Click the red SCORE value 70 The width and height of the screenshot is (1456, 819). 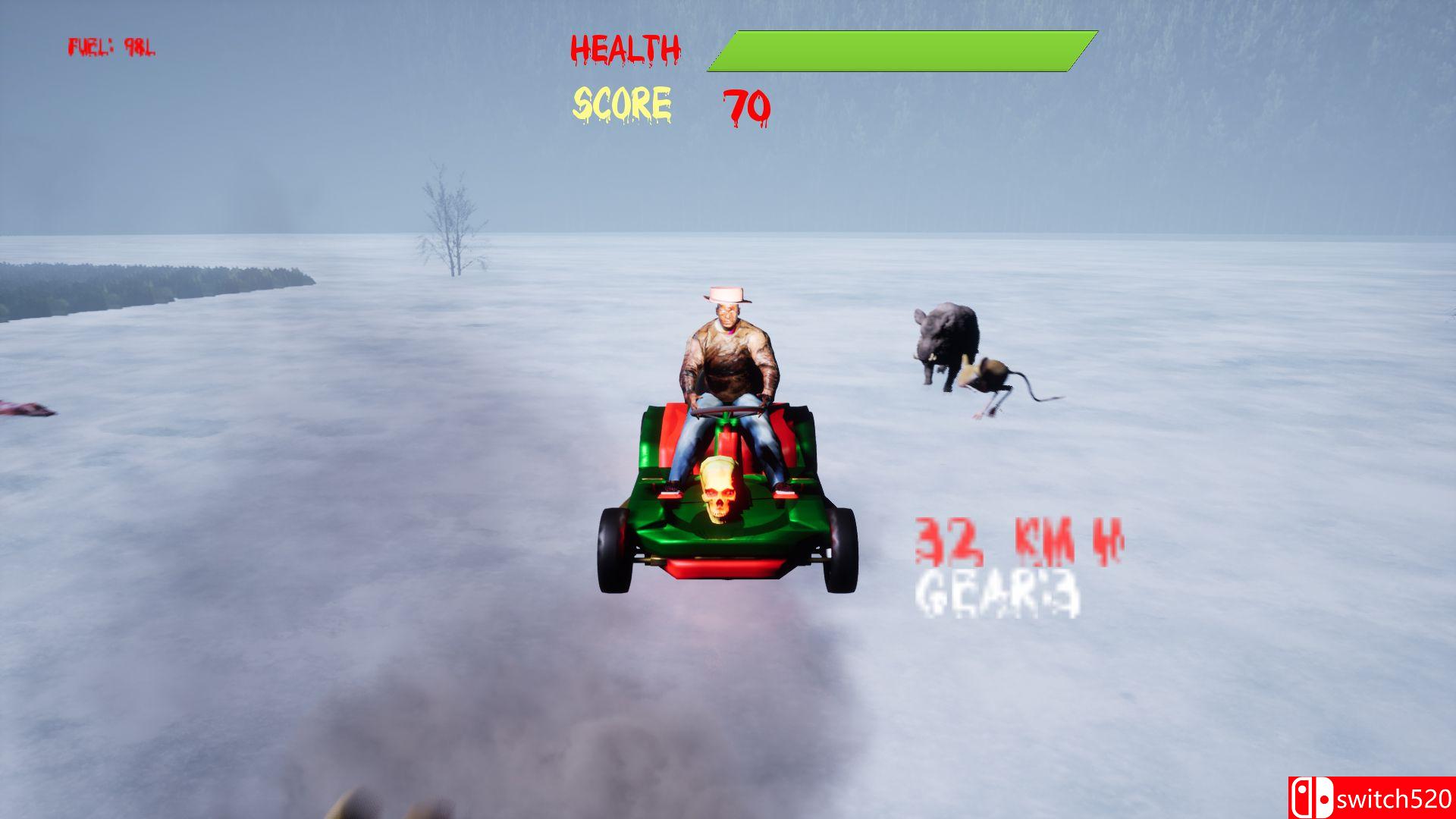click(x=745, y=106)
